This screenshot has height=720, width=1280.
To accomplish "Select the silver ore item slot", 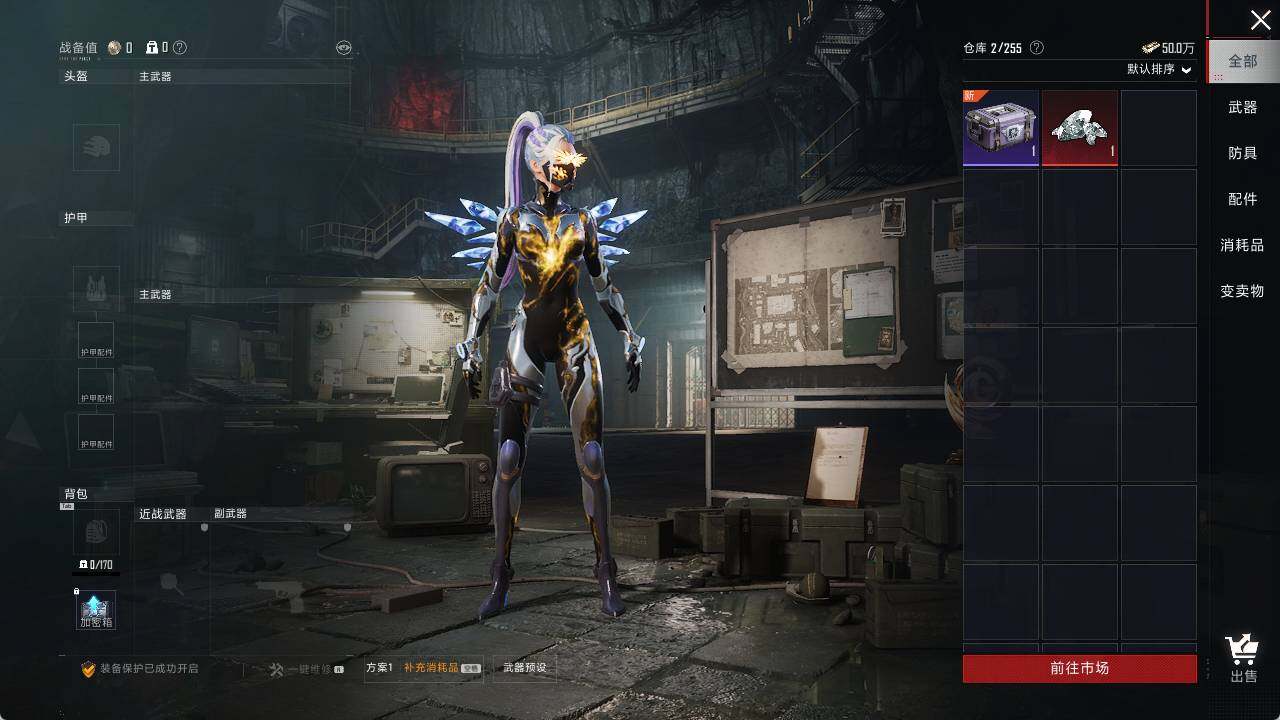I will click(1080, 128).
